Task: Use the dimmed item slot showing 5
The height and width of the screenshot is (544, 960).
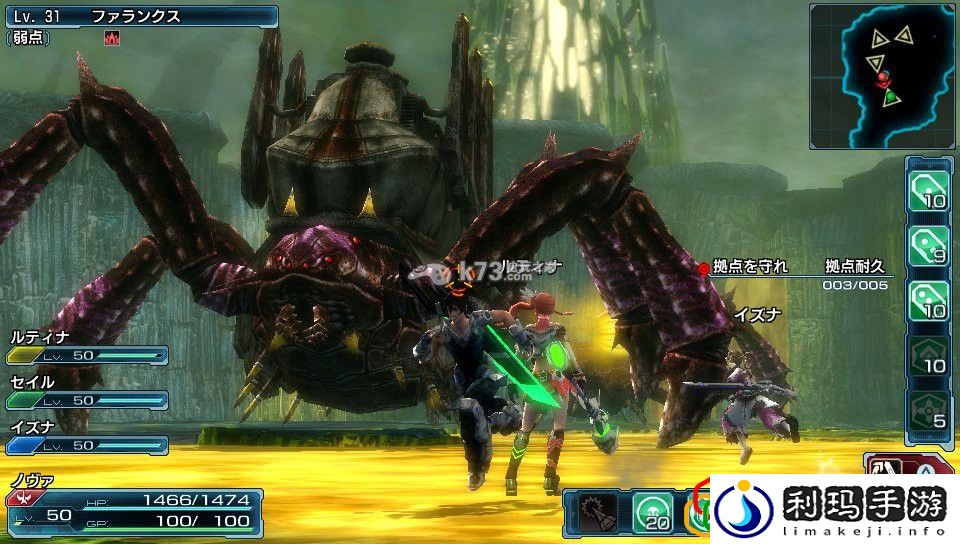Action: (927, 412)
